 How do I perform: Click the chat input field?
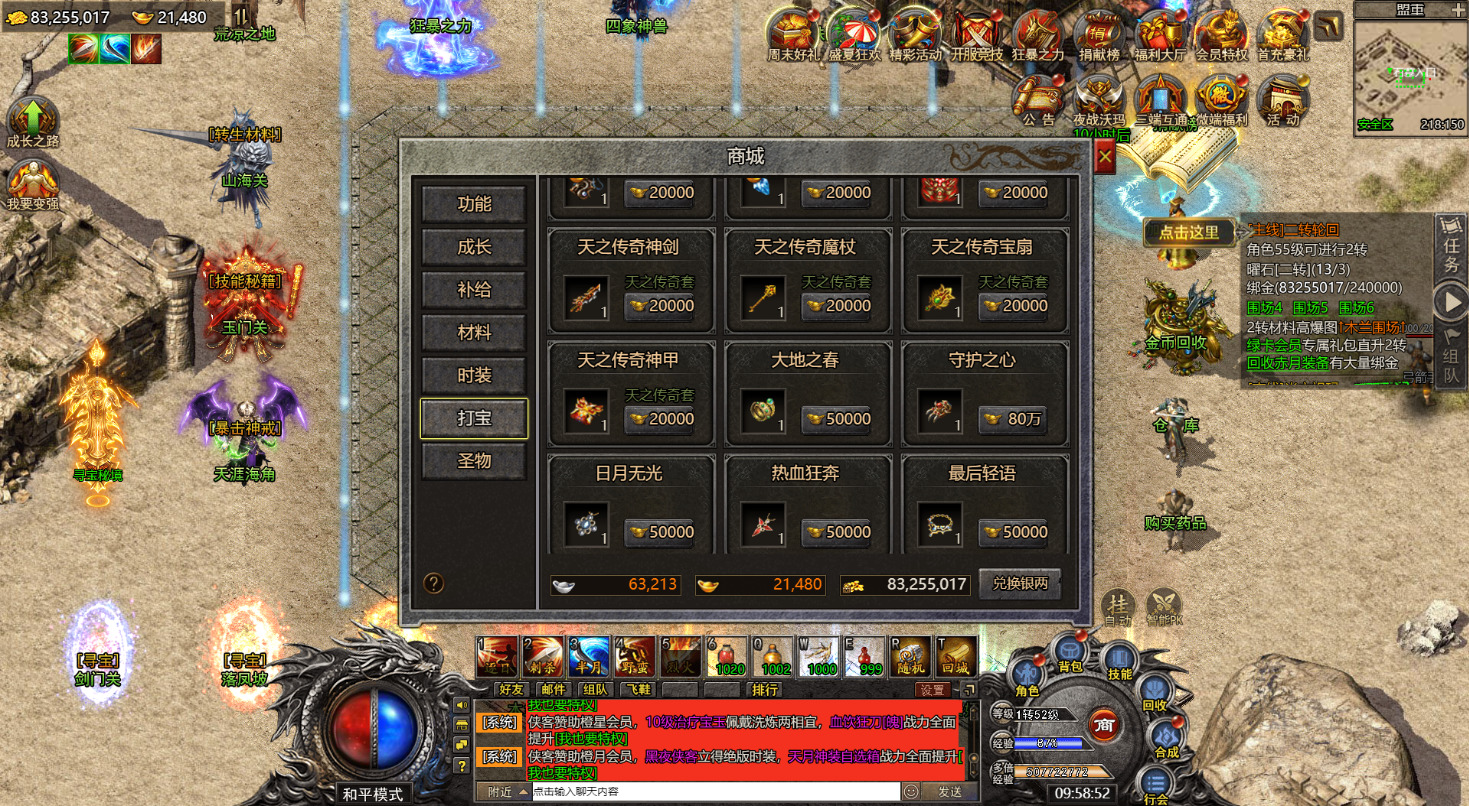[x=714, y=791]
